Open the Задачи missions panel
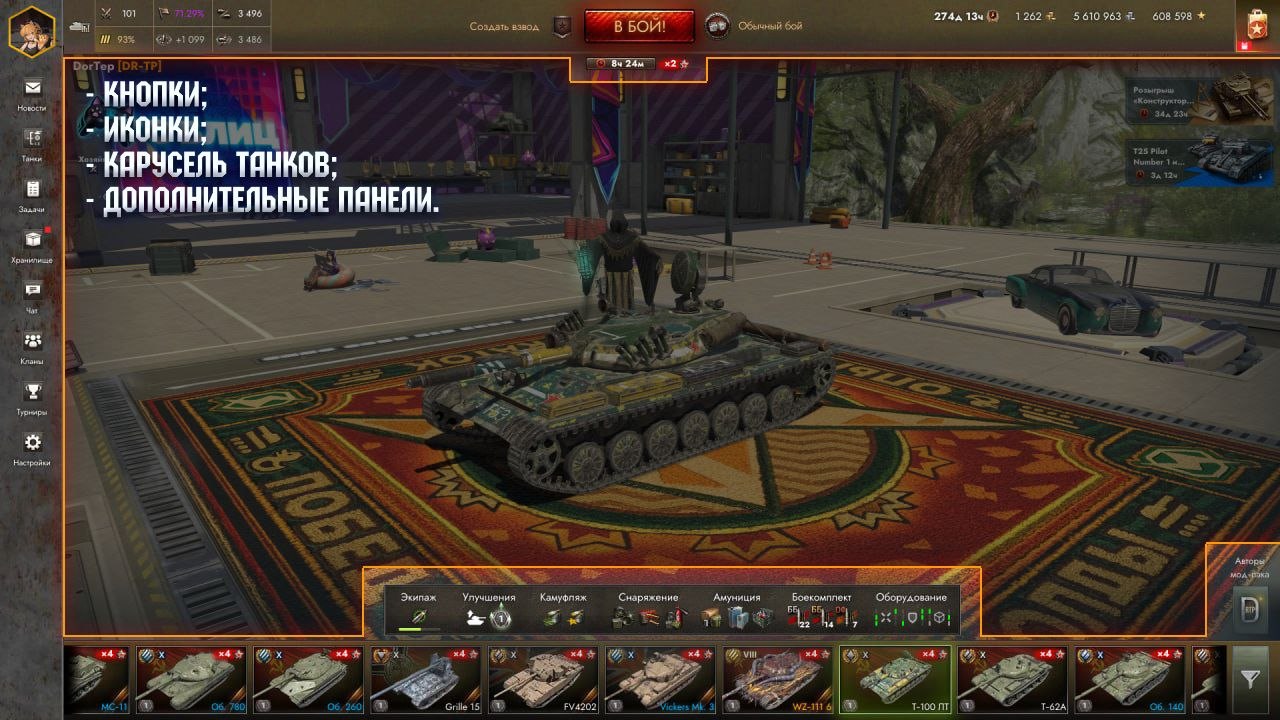The width and height of the screenshot is (1280, 720). (32, 195)
